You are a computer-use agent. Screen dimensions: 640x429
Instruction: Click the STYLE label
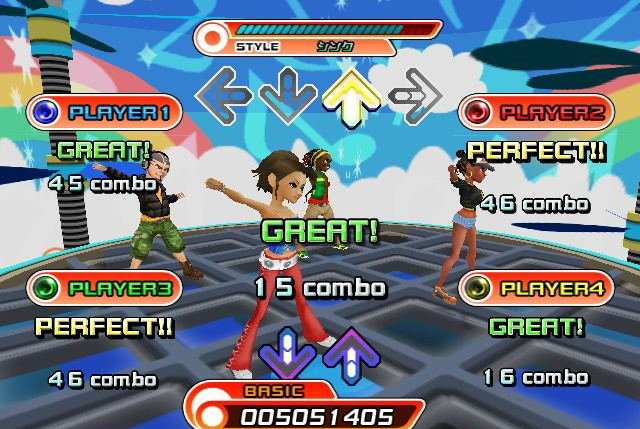pyautogui.click(x=258, y=46)
